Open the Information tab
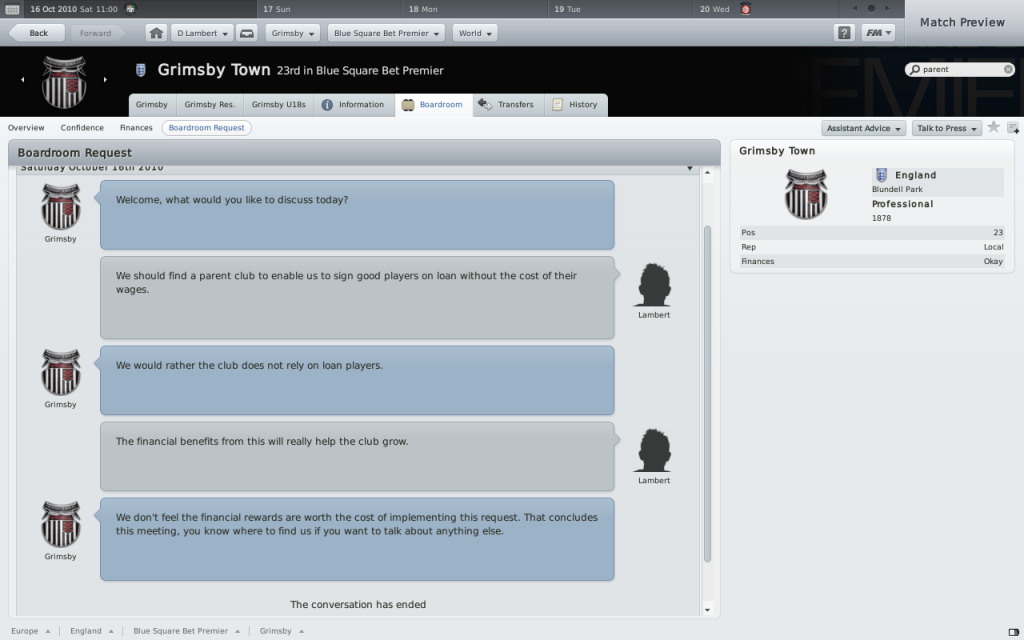This screenshot has width=1024, height=640. coord(353,105)
